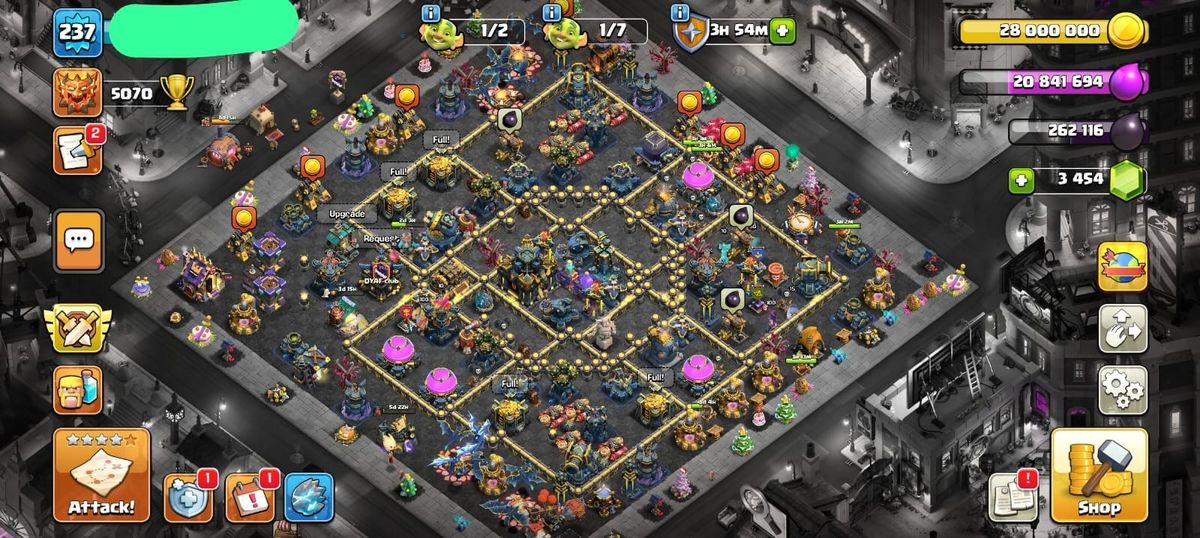Screen dimensions: 1200x538
Task: Open the chat speech bubble panel
Action: (x=78, y=240)
